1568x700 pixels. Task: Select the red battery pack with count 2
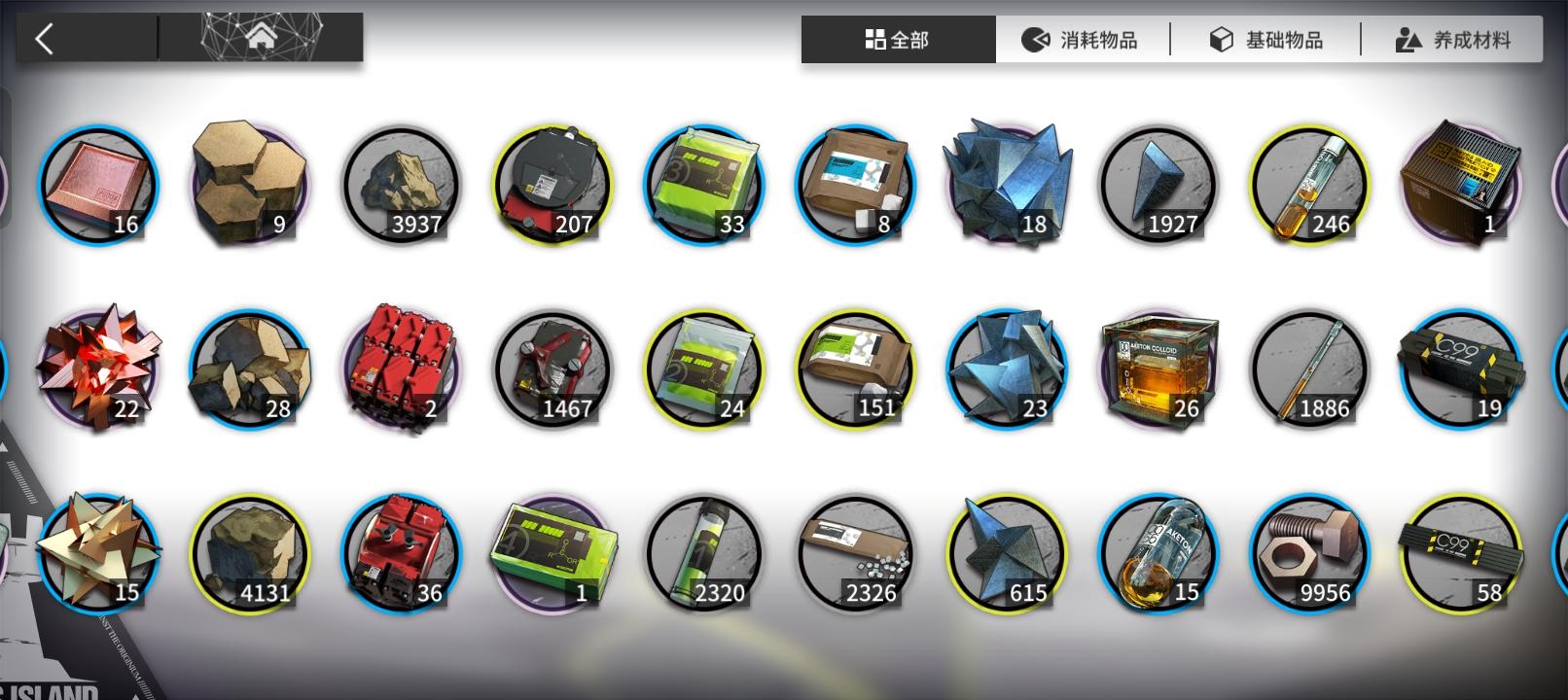pyautogui.click(x=401, y=367)
